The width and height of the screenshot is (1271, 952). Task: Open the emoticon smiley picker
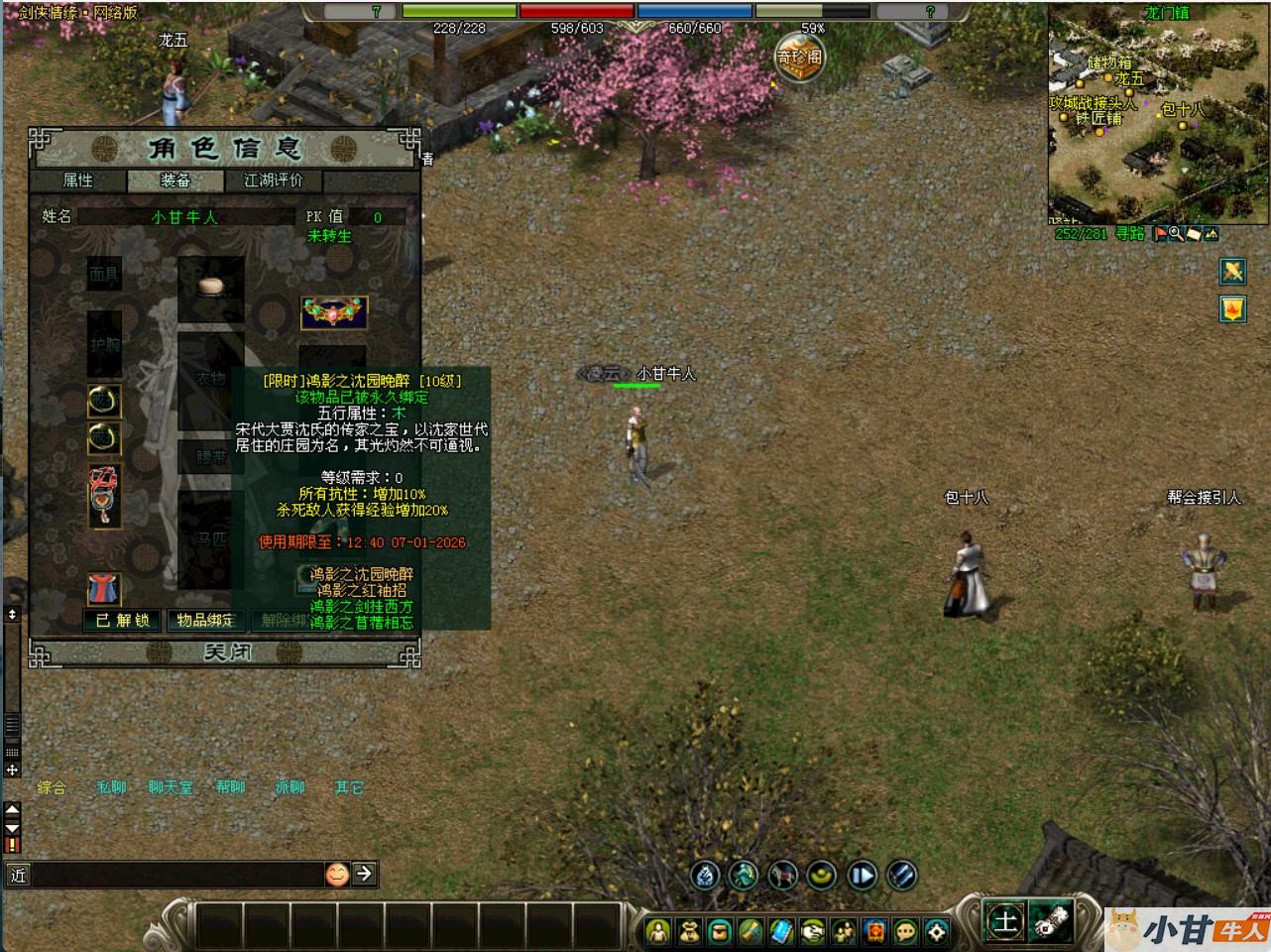pyautogui.click(x=337, y=874)
